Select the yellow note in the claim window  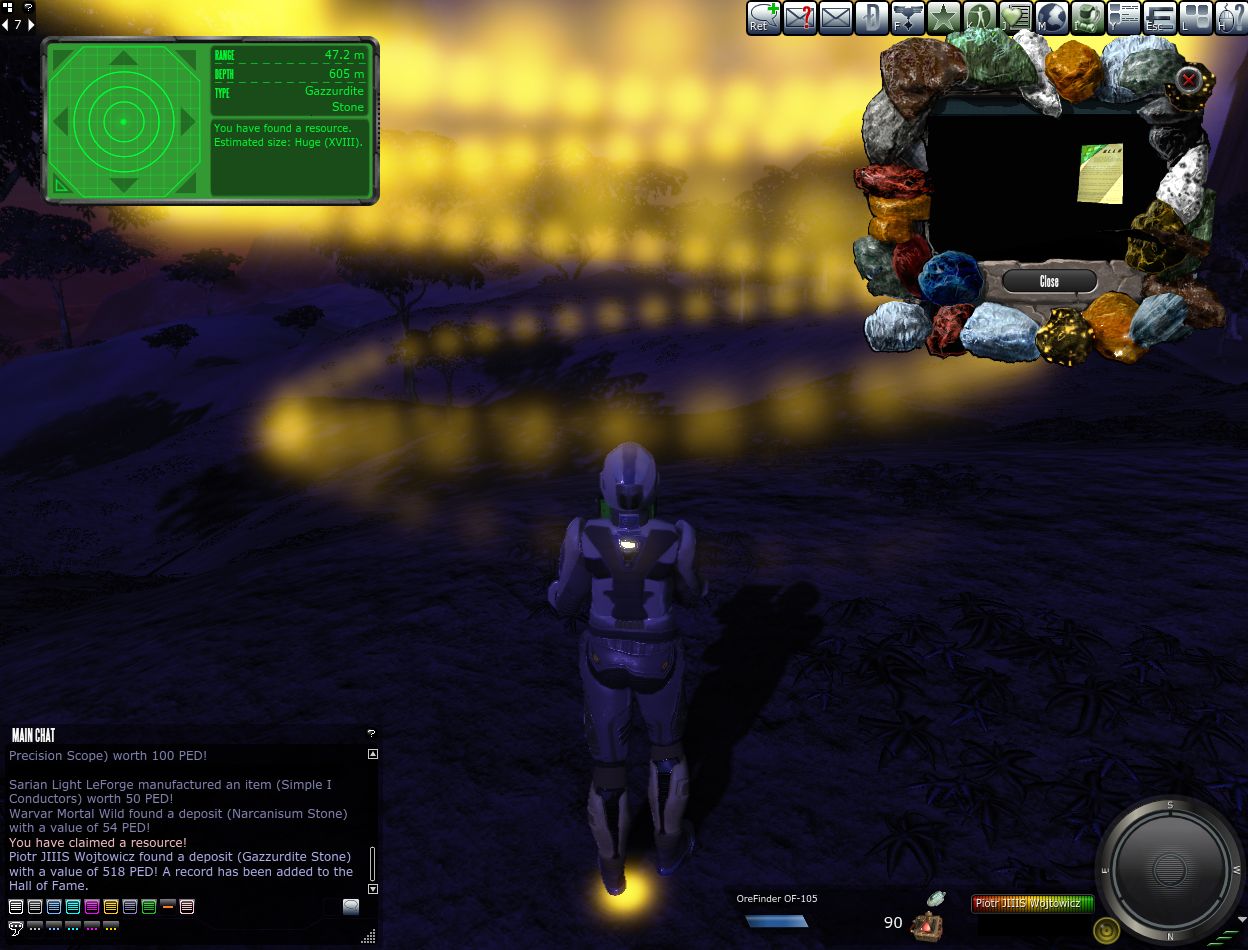pyautogui.click(x=1101, y=174)
